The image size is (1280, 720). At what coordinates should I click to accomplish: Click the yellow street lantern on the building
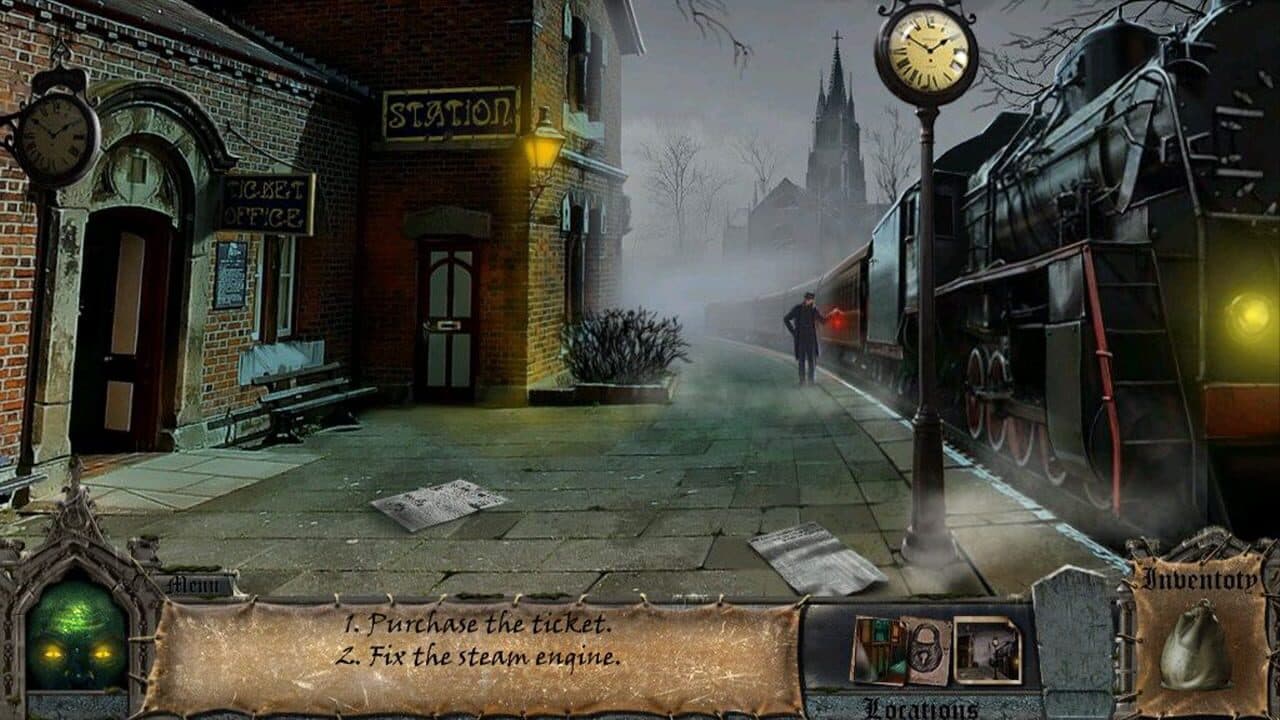click(x=545, y=148)
